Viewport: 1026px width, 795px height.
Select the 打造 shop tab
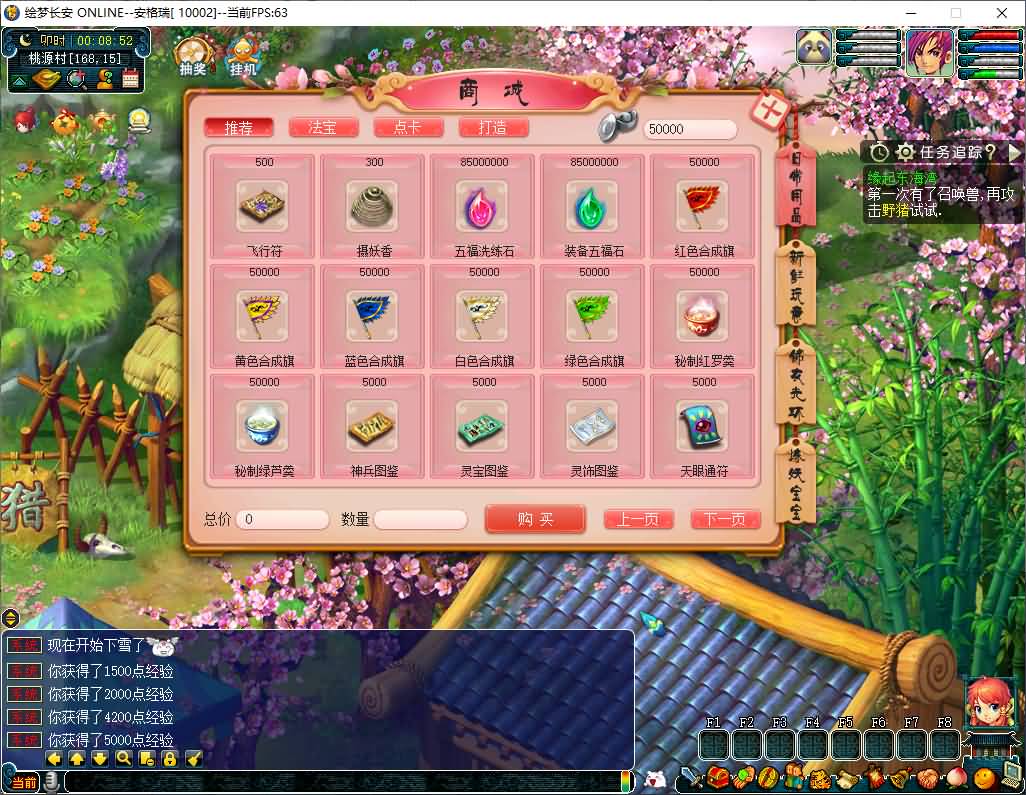493,128
